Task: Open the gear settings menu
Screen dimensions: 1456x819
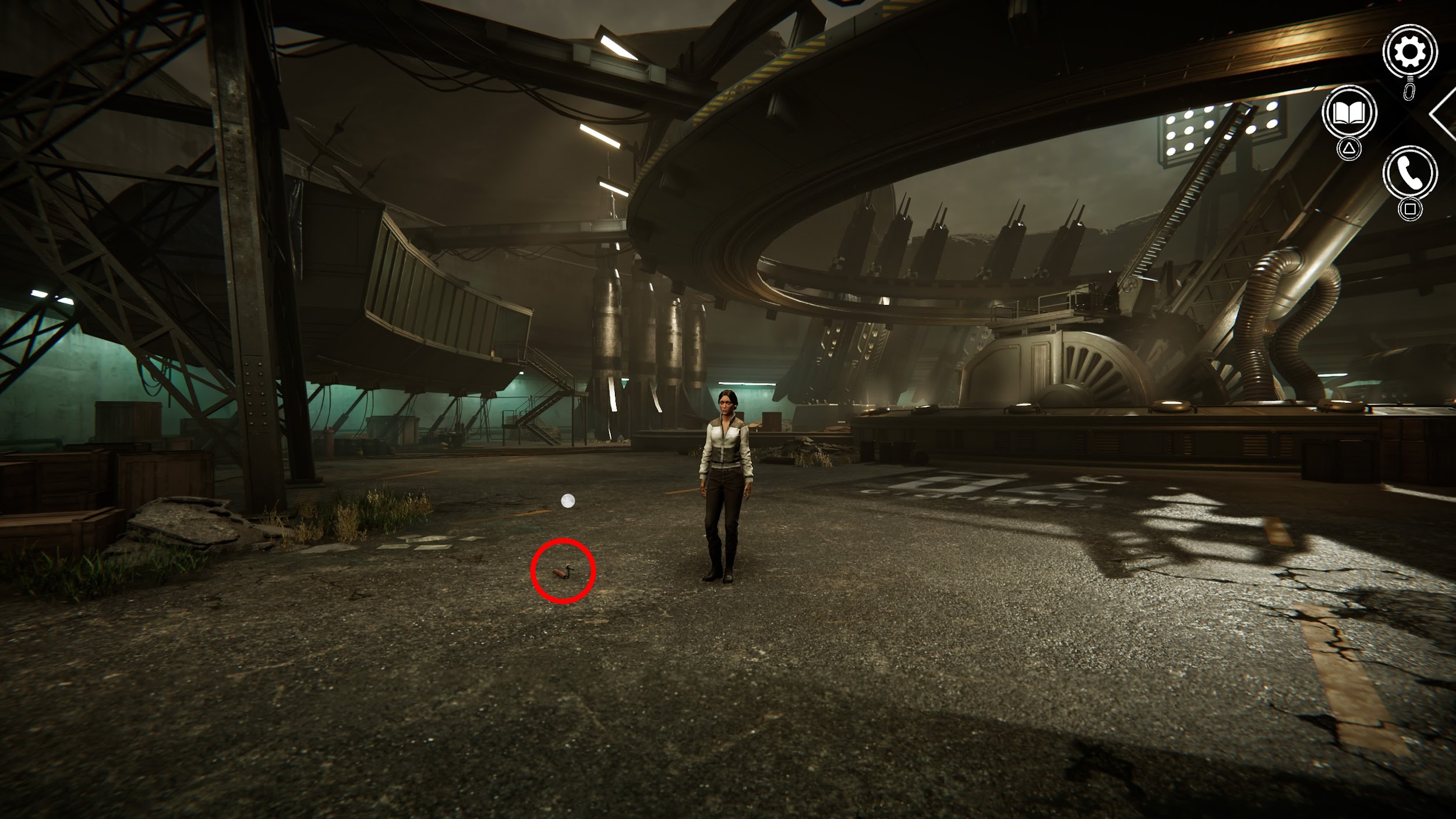Action: click(1409, 52)
